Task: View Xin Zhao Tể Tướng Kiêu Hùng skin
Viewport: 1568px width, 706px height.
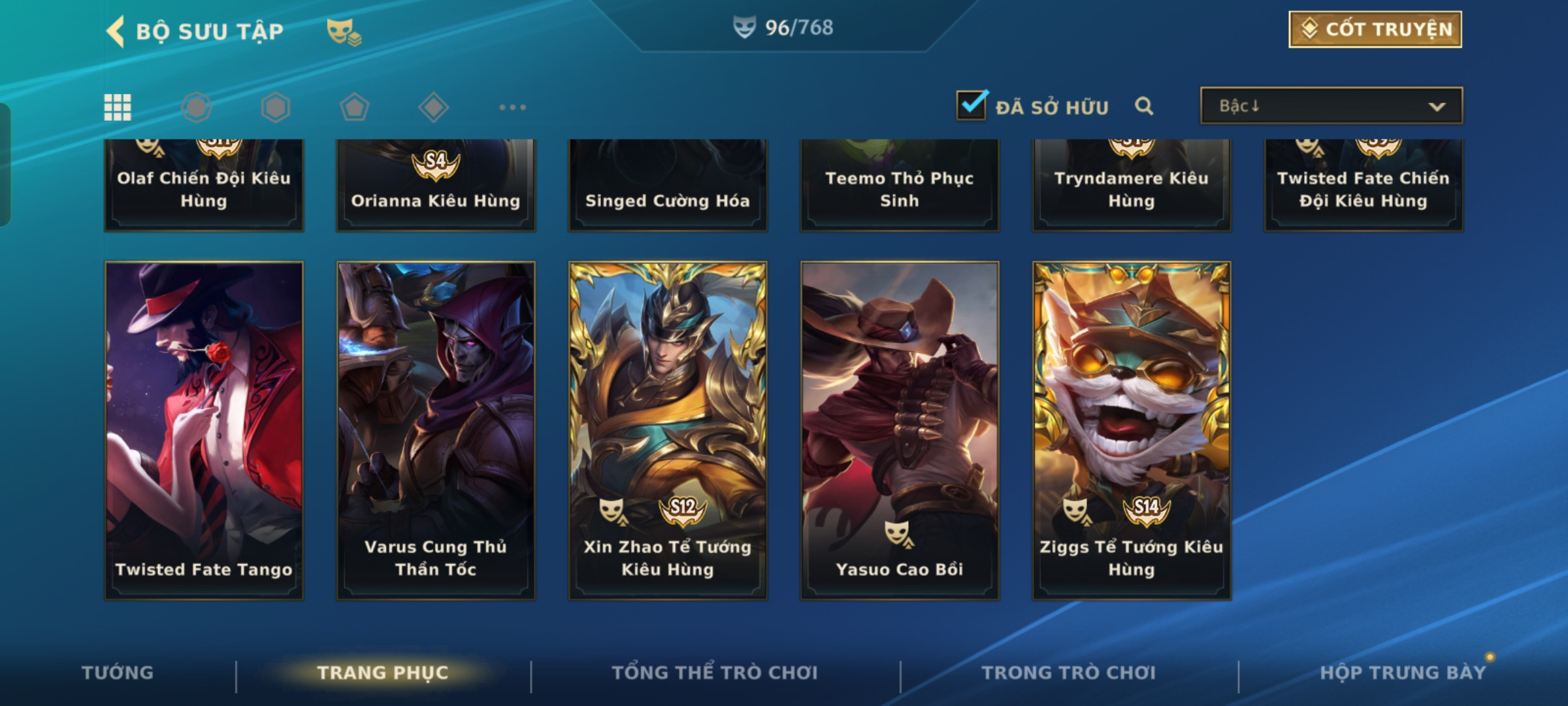Action: coord(668,430)
